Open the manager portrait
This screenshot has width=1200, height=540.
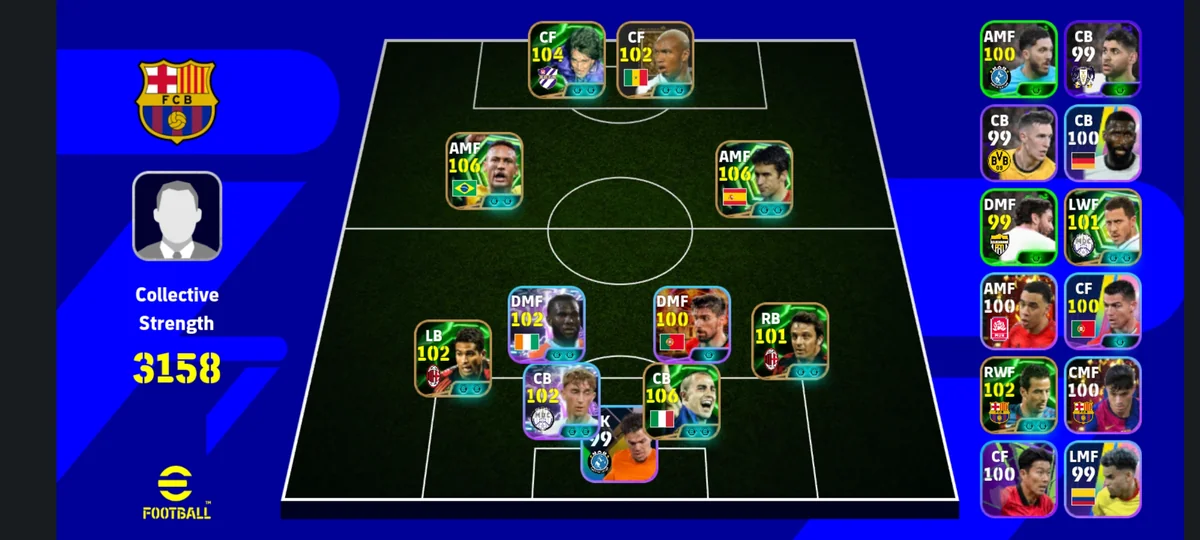pyautogui.click(x=177, y=216)
